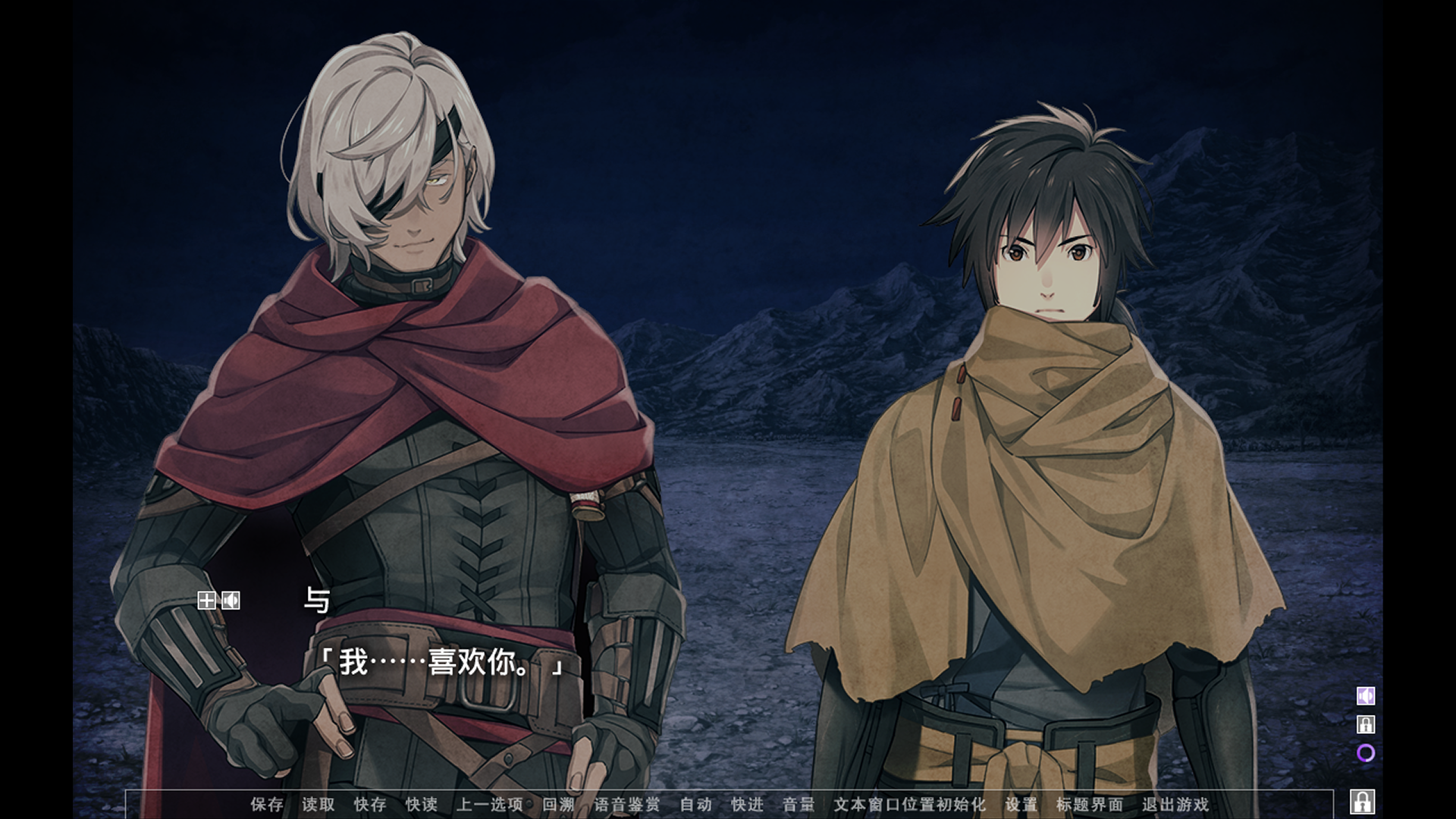1456x819 pixels.
Task: Return to title via 标题界面
Action: click(1090, 804)
